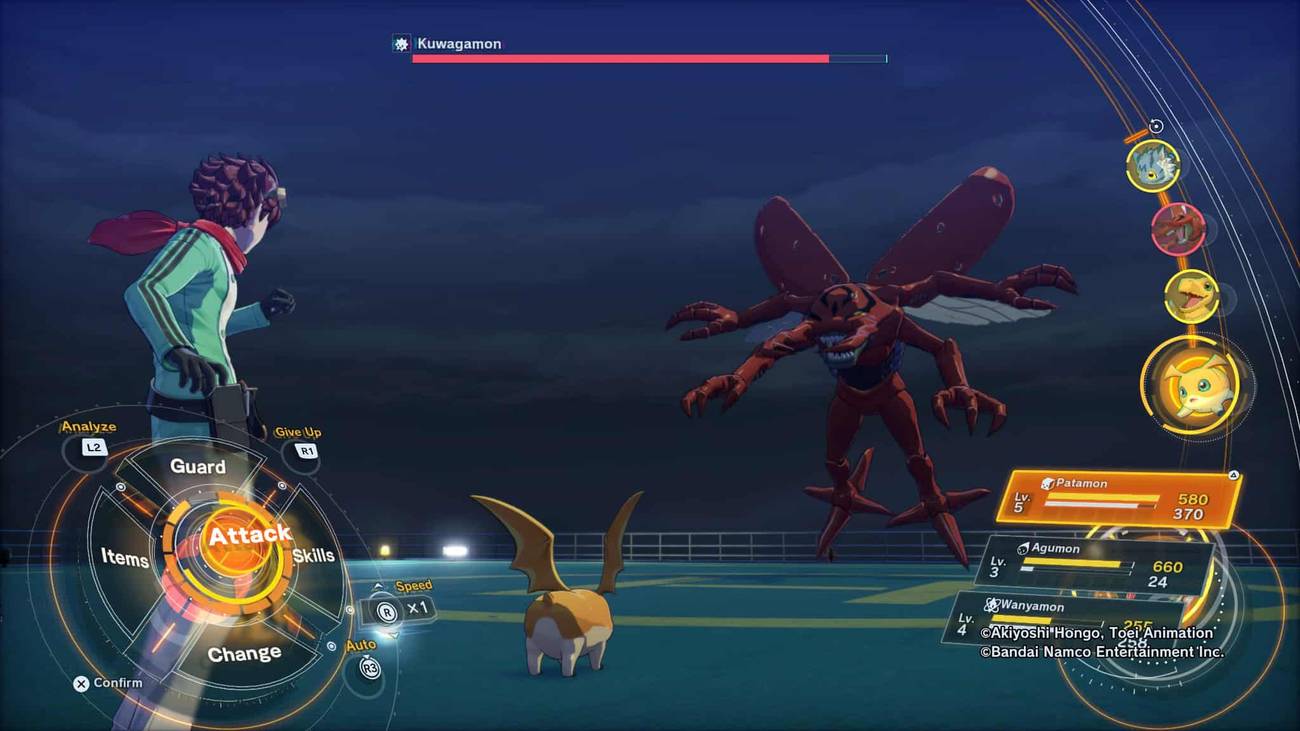1300x731 pixels.
Task: Enable the Guard stance command
Action: point(198,466)
